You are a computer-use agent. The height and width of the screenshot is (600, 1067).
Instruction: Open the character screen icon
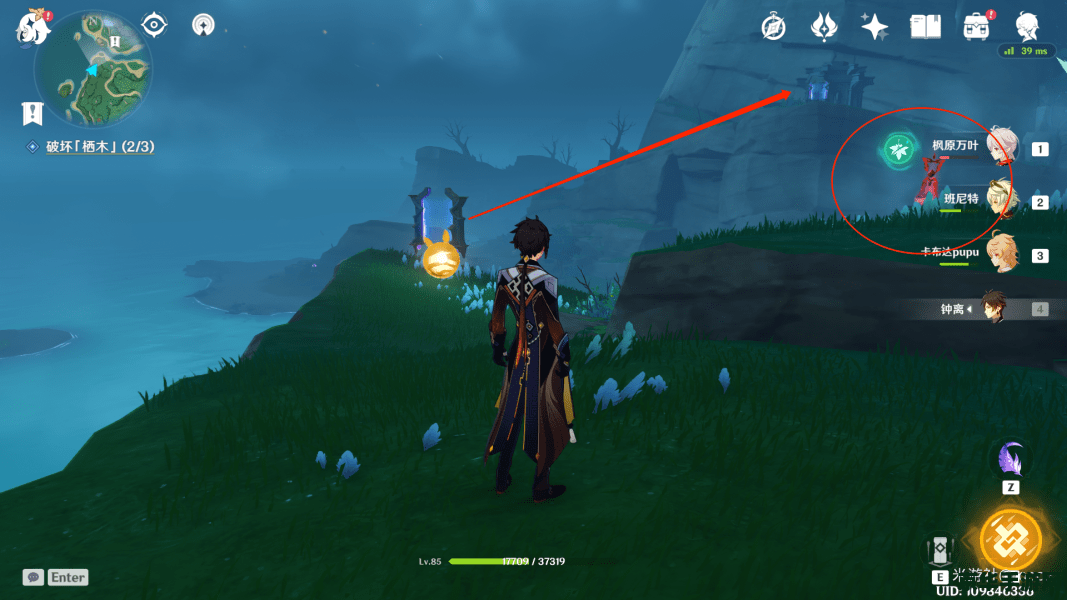[x=1028, y=26]
